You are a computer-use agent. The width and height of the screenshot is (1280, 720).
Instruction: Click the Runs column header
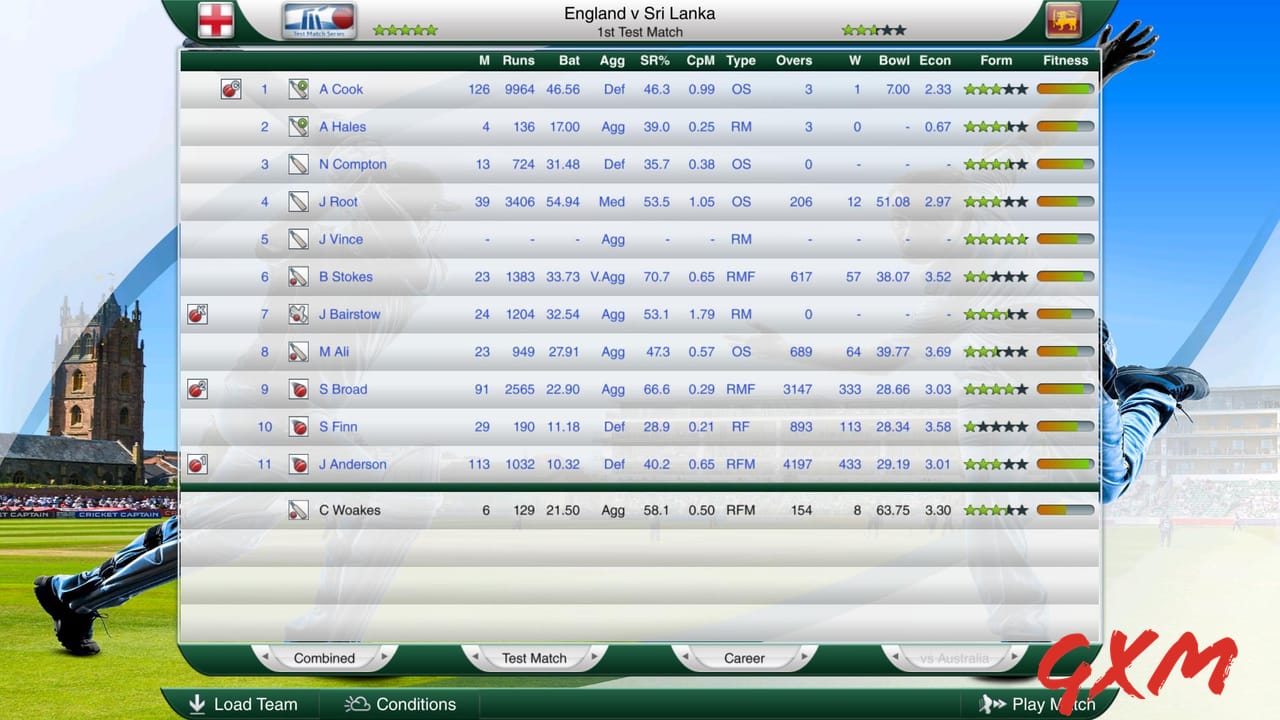tap(518, 60)
